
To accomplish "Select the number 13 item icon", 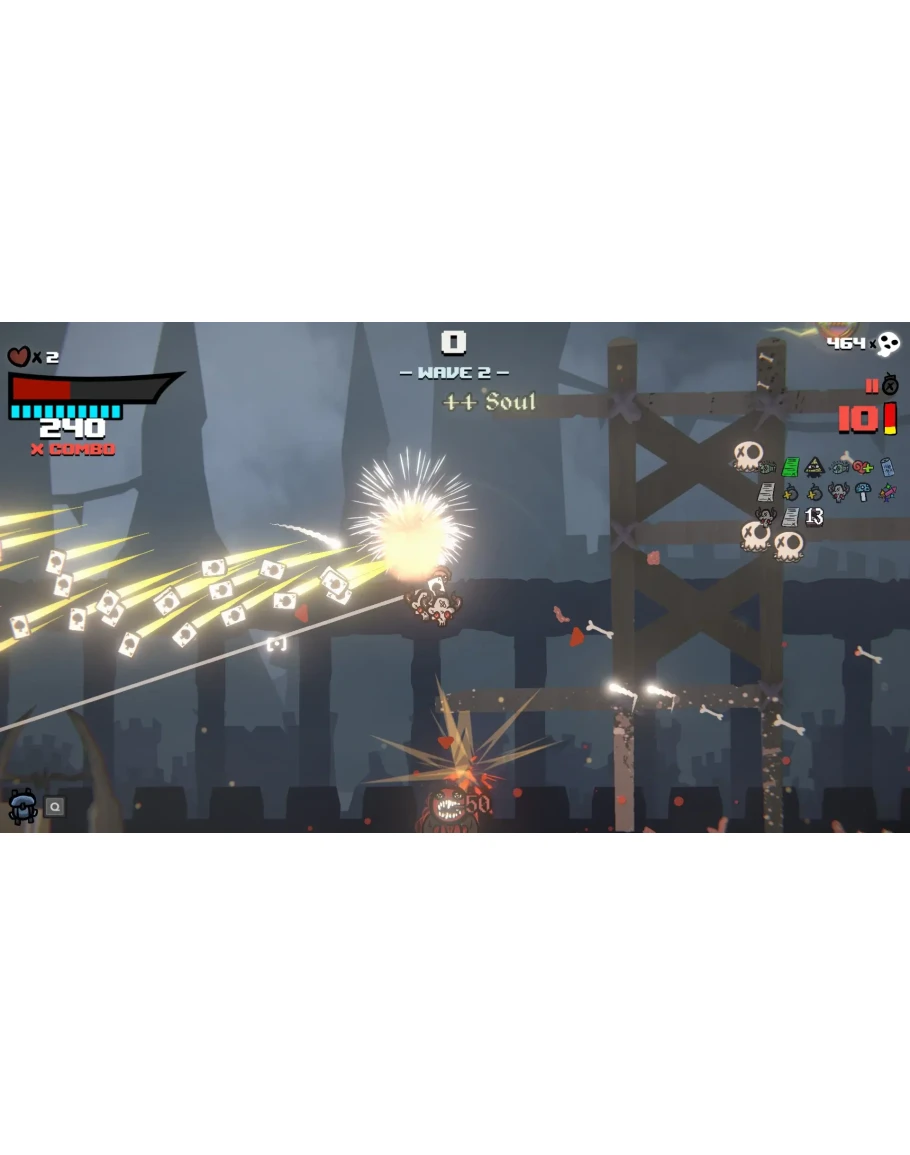I will click(x=814, y=516).
